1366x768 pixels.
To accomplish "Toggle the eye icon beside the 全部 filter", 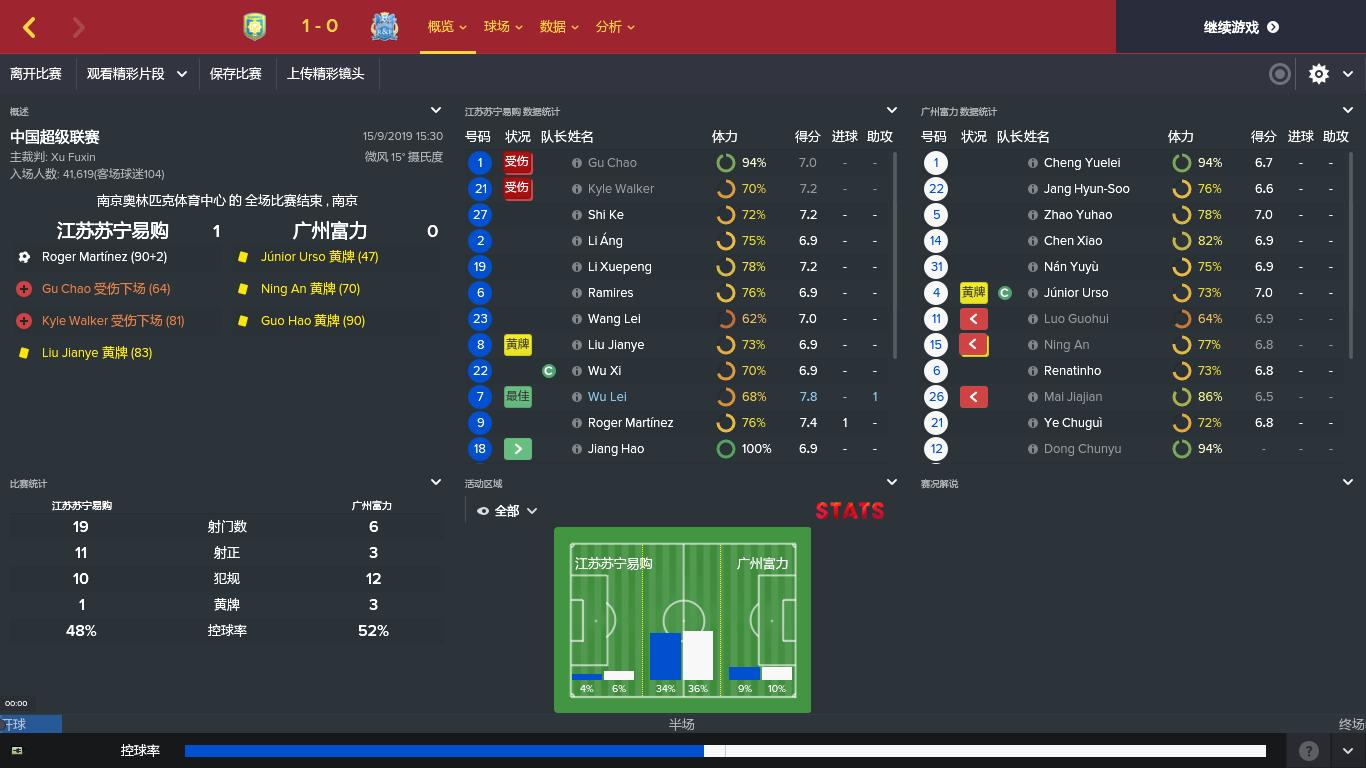I will 483,510.
